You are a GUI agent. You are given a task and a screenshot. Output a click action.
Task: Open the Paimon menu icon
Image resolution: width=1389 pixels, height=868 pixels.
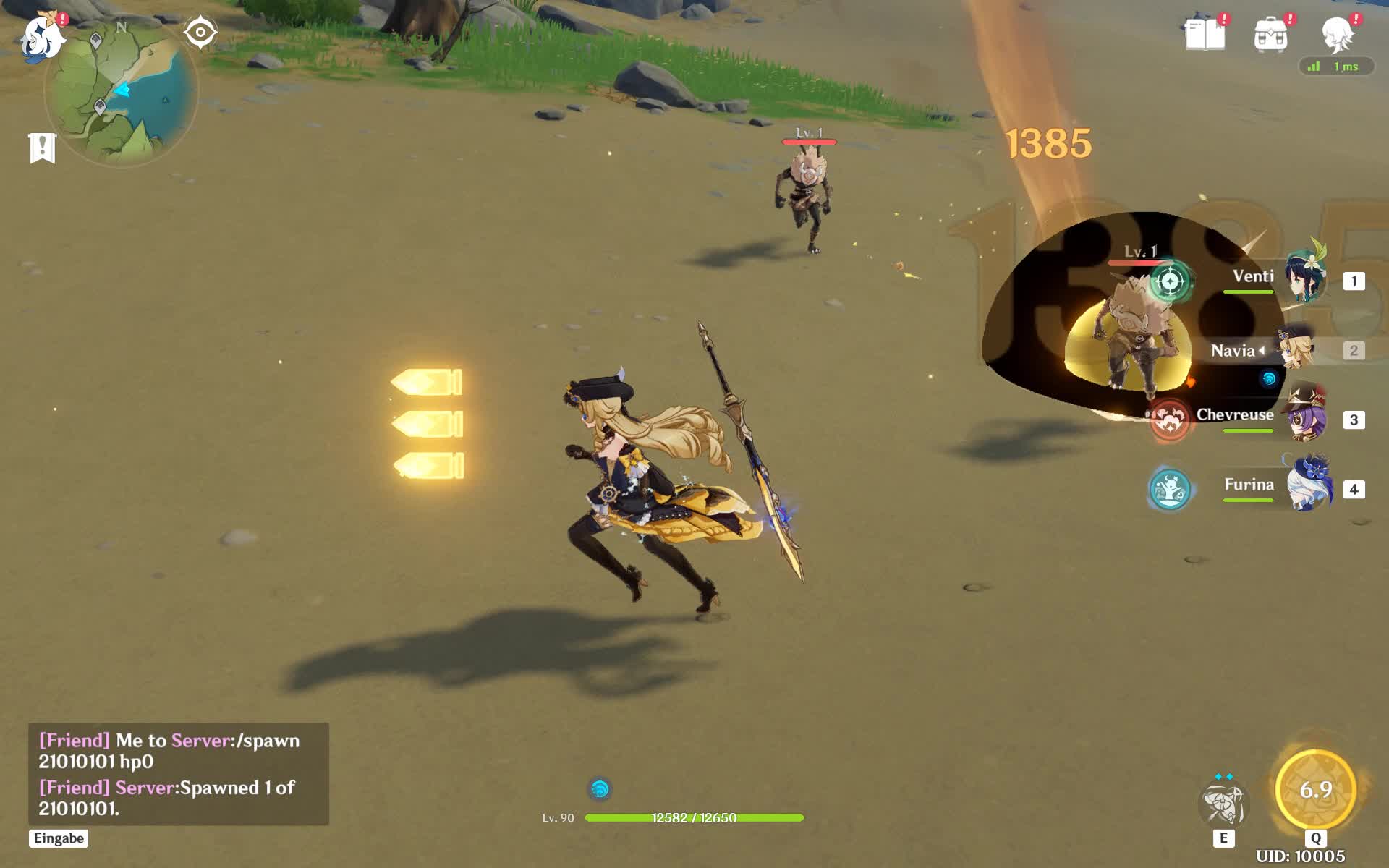(x=42, y=38)
